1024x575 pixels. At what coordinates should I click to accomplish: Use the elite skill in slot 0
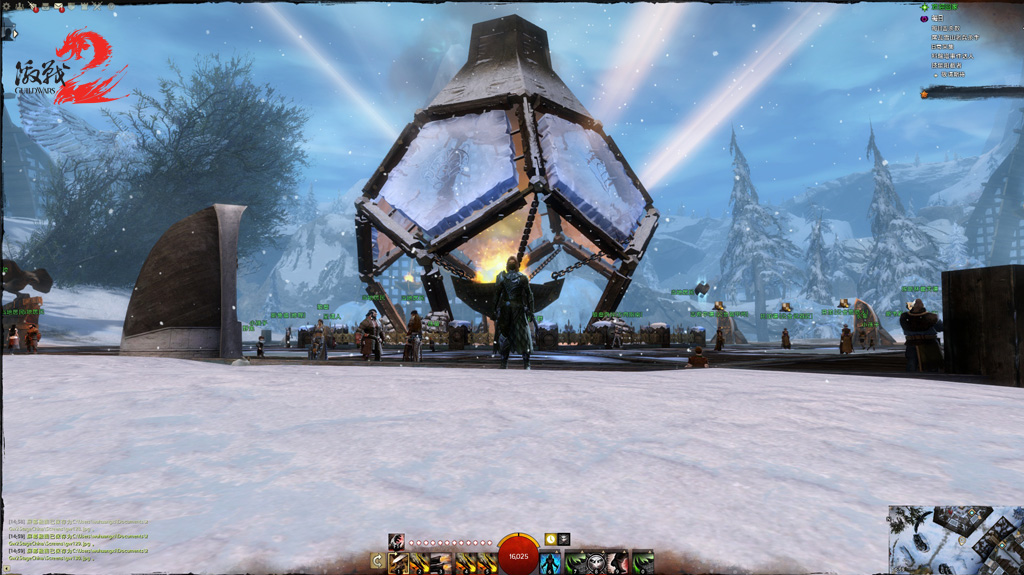click(642, 562)
